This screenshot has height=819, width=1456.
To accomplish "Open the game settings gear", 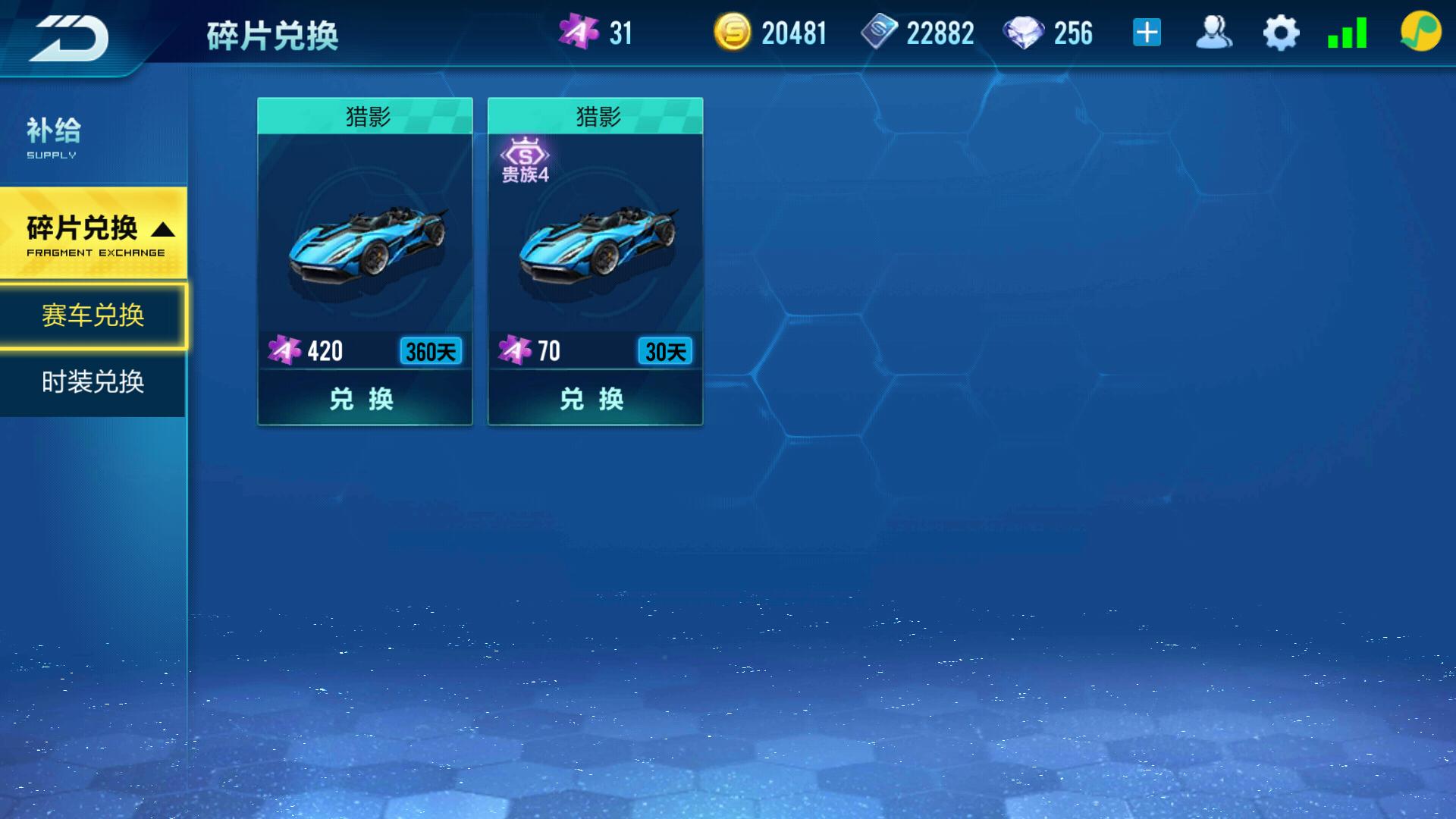I will (1282, 32).
